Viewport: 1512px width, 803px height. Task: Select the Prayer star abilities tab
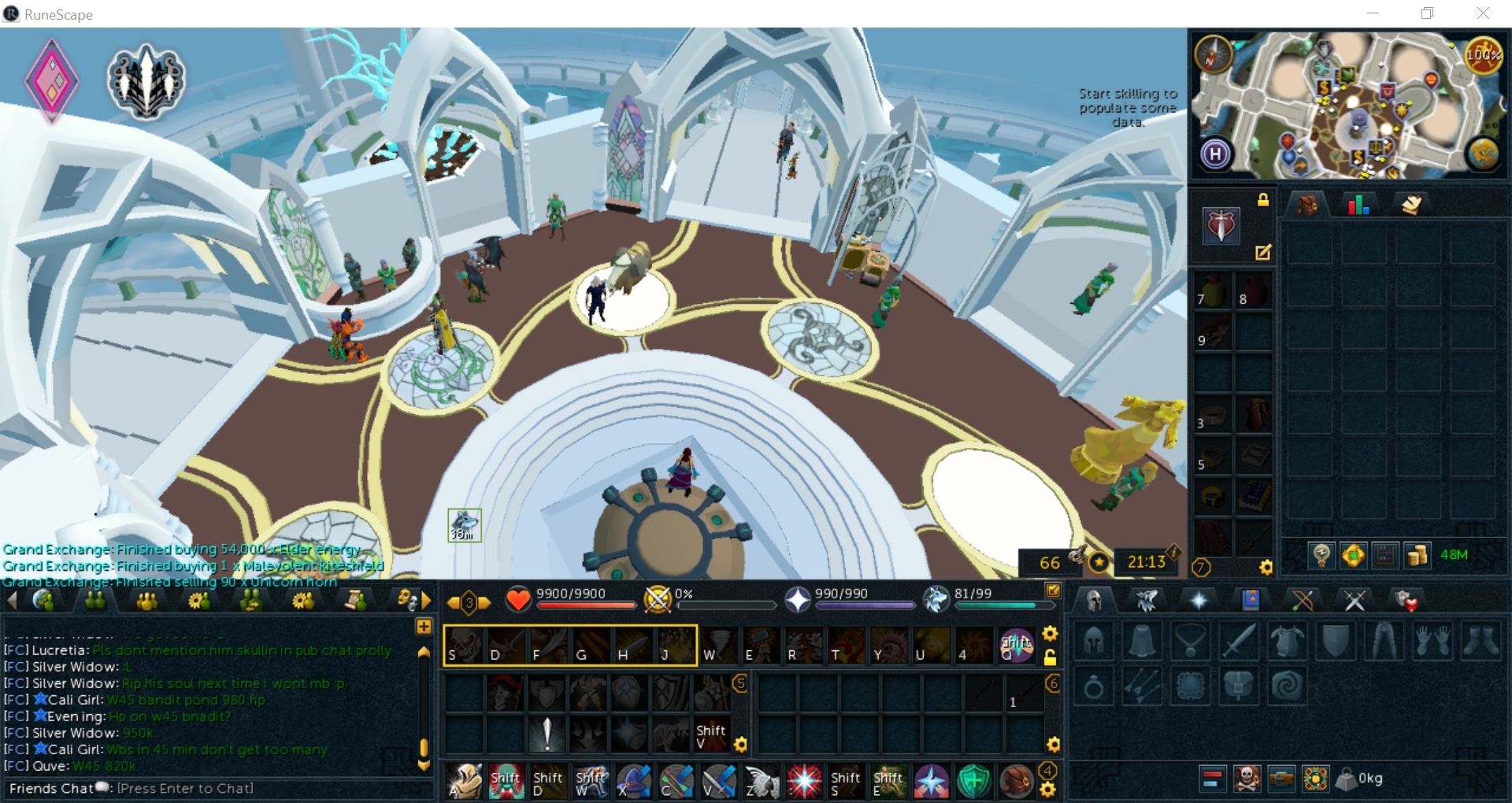[x=1199, y=601]
